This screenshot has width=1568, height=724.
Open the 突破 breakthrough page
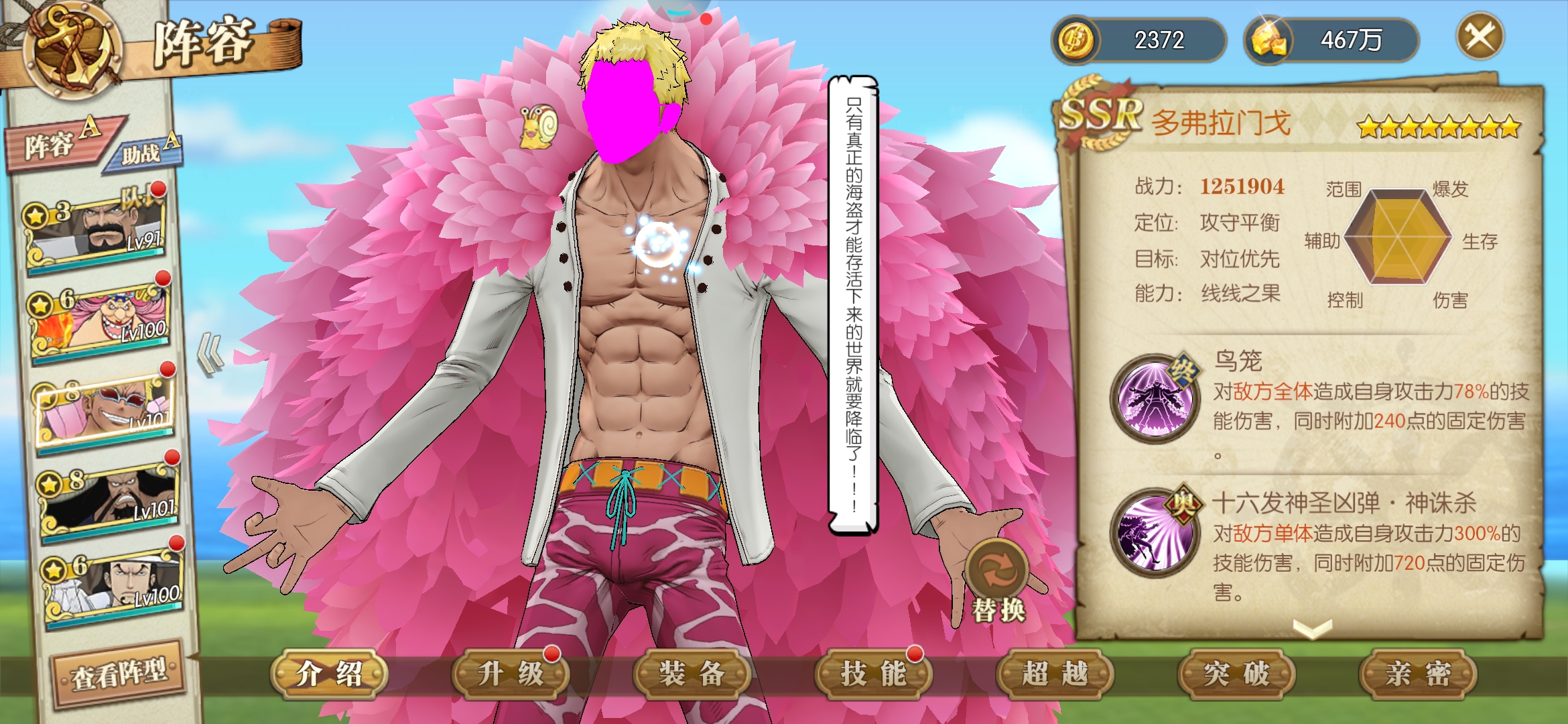click(x=1237, y=674)
